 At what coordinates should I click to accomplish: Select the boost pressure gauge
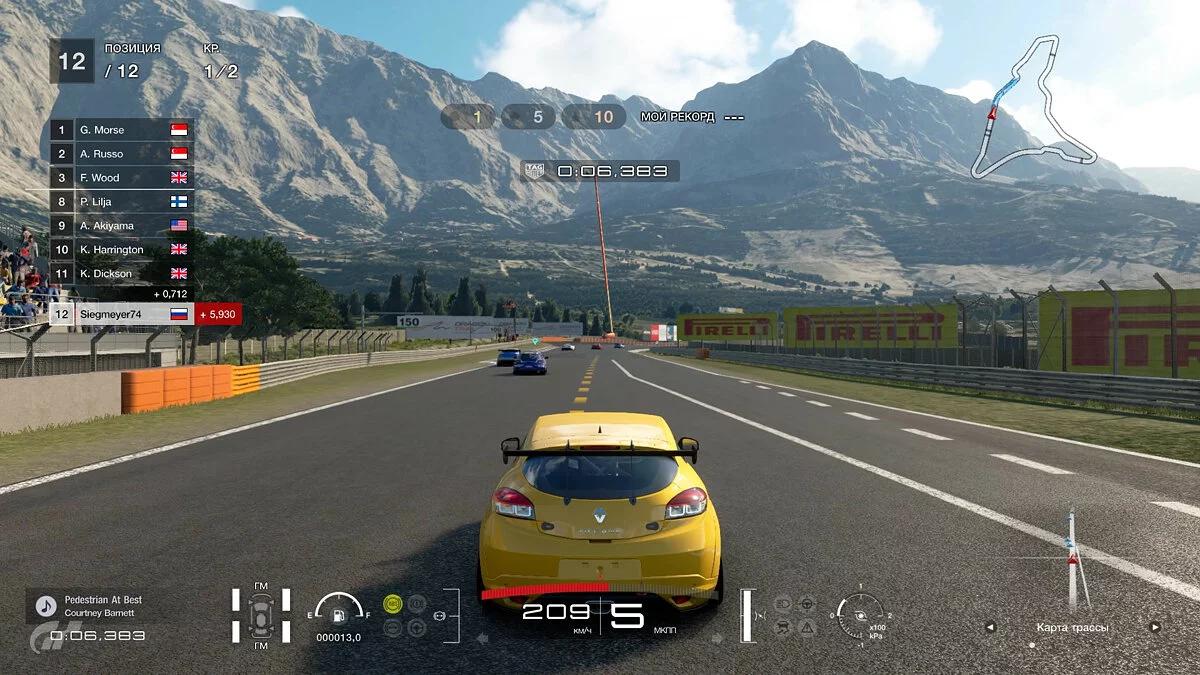(860, 612)
